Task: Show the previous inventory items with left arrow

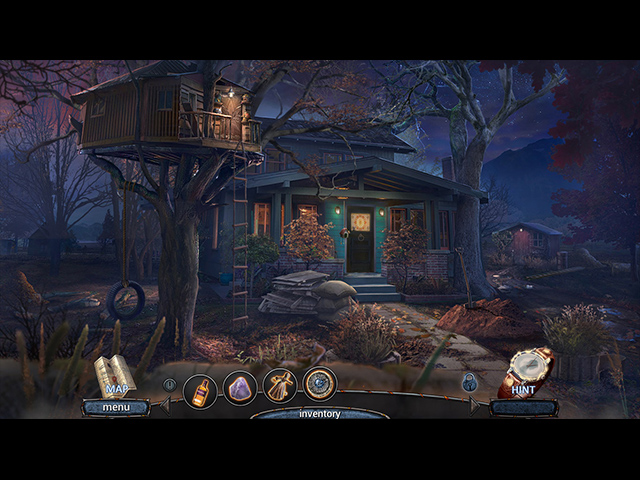Action: [x=165, y=405]
